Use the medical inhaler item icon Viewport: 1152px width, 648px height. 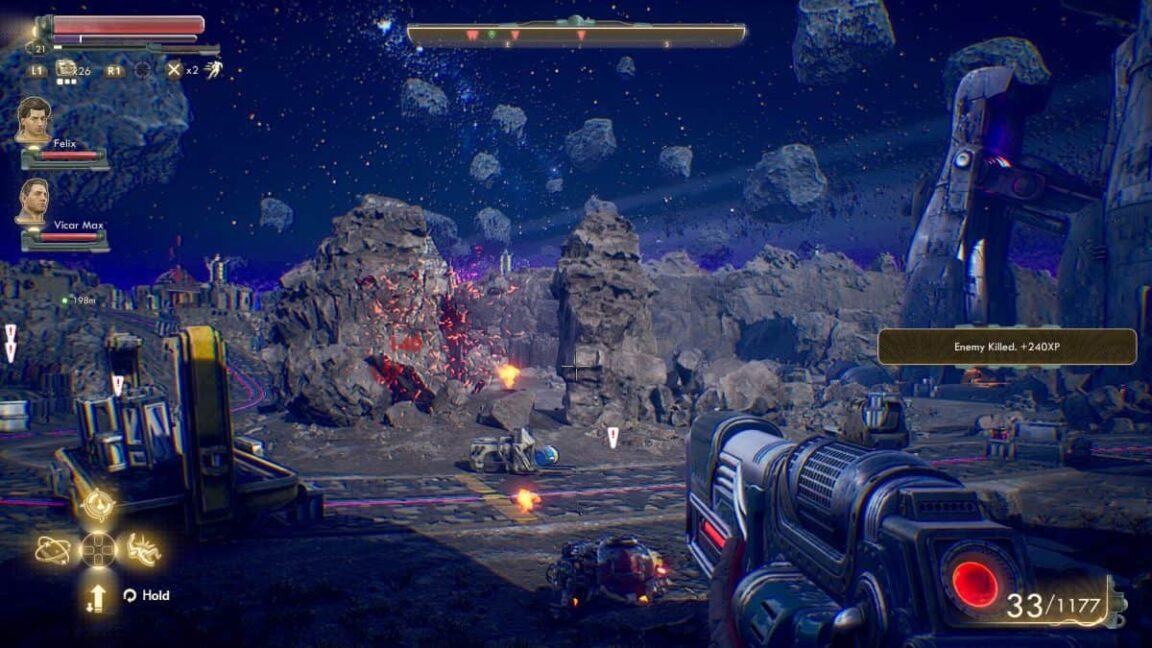67,69
